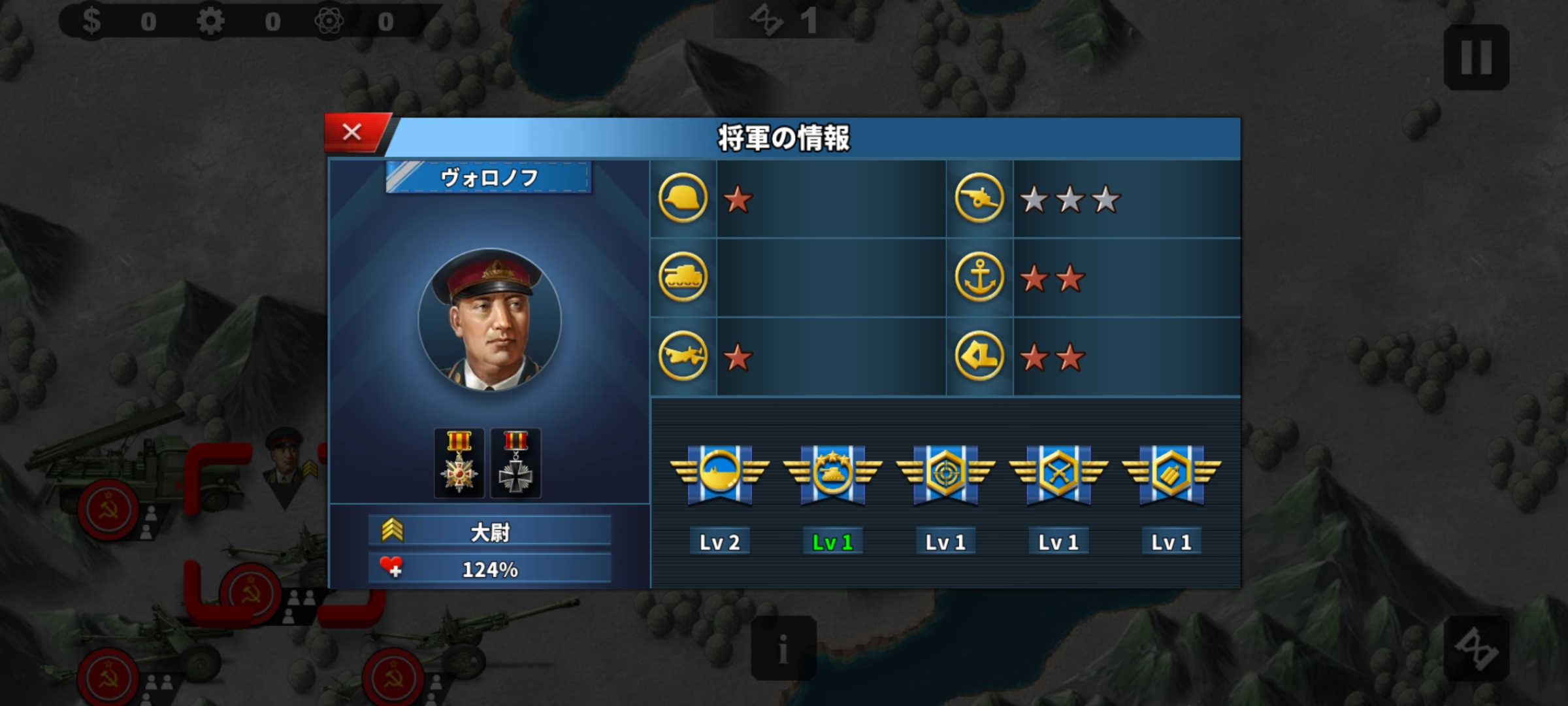Tap the hourglass end-turn button
The image size is (1568, 706).
(x=1476, y=648)
